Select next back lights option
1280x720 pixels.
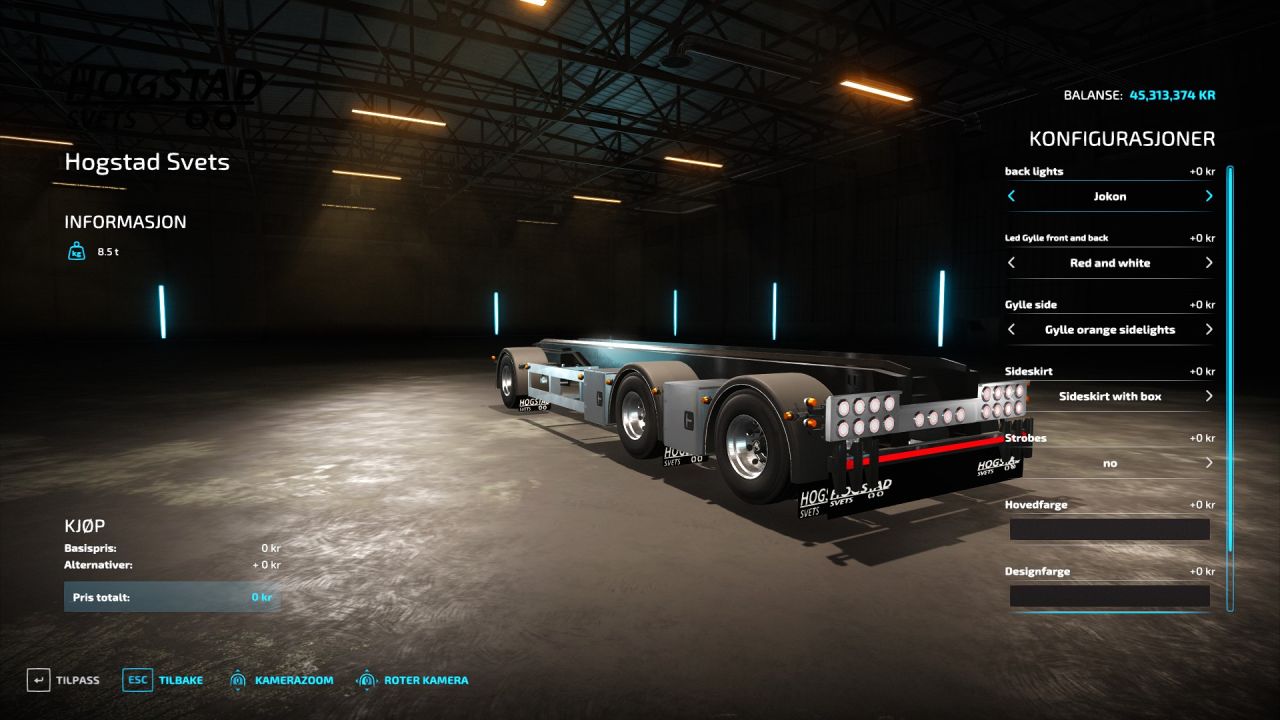1209,196
